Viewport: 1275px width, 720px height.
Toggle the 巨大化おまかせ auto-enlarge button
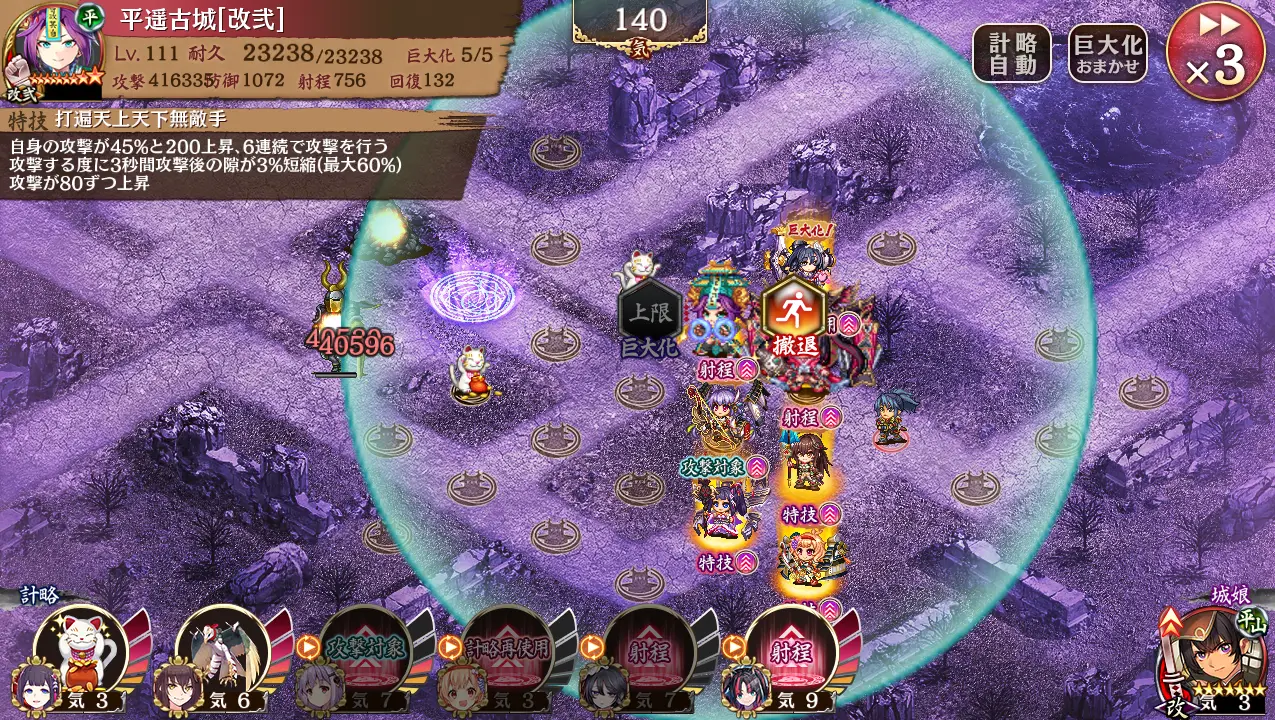point(1107,53)
